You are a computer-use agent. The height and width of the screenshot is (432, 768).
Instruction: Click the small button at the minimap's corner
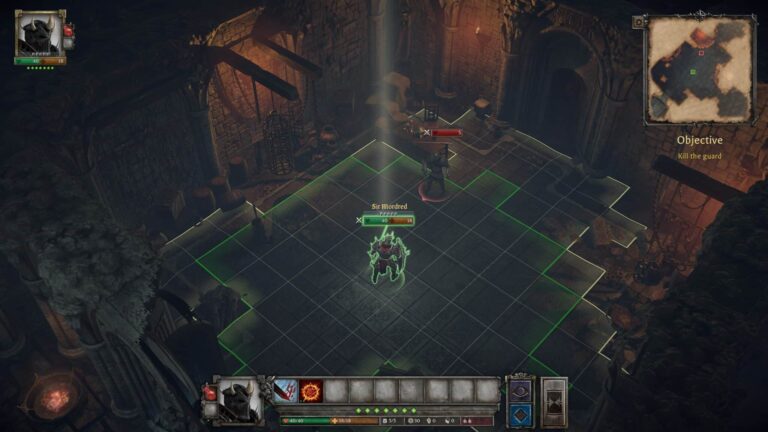(x=638, y=22)
